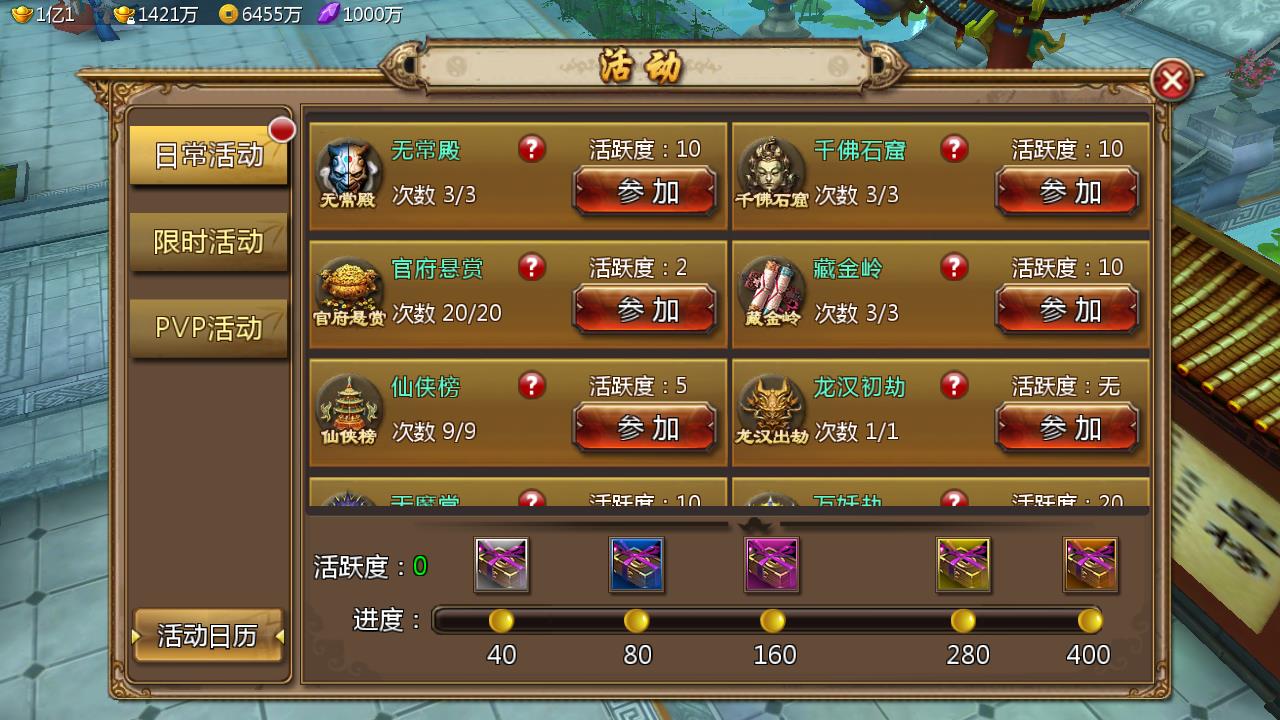Open the 藏金岭 activity icon
Image resolution: width=1280 pixels, height=720 pixels.
coord(771,290)
